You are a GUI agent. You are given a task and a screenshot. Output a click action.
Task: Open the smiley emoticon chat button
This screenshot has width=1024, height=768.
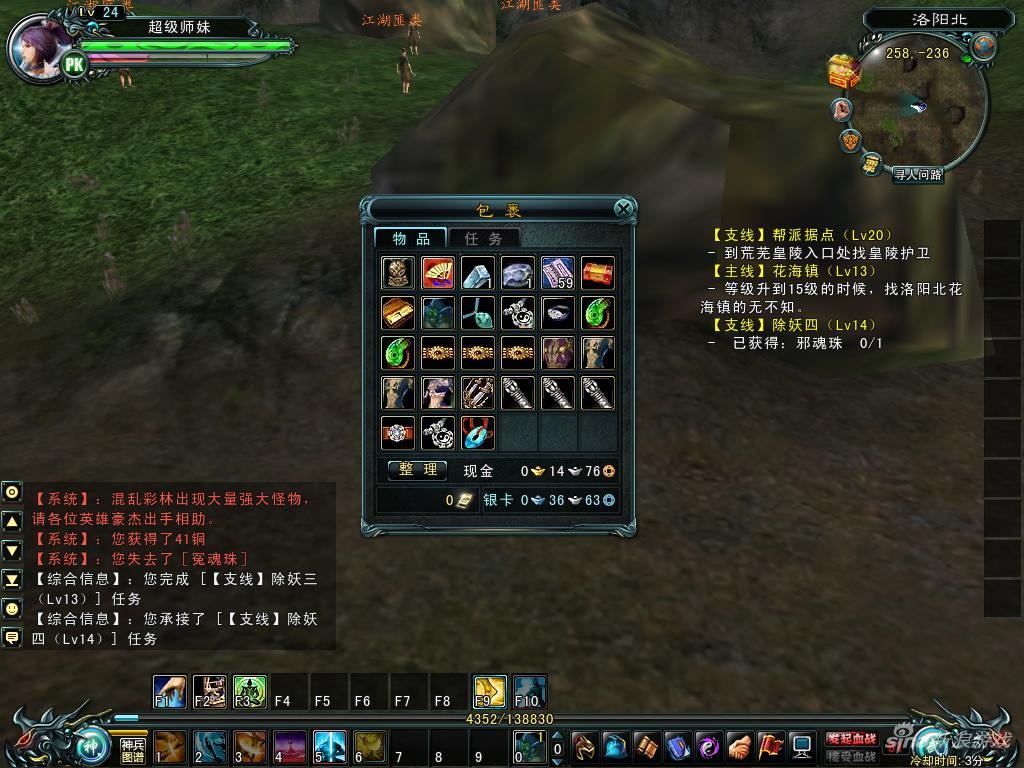[x=12, y=608]
